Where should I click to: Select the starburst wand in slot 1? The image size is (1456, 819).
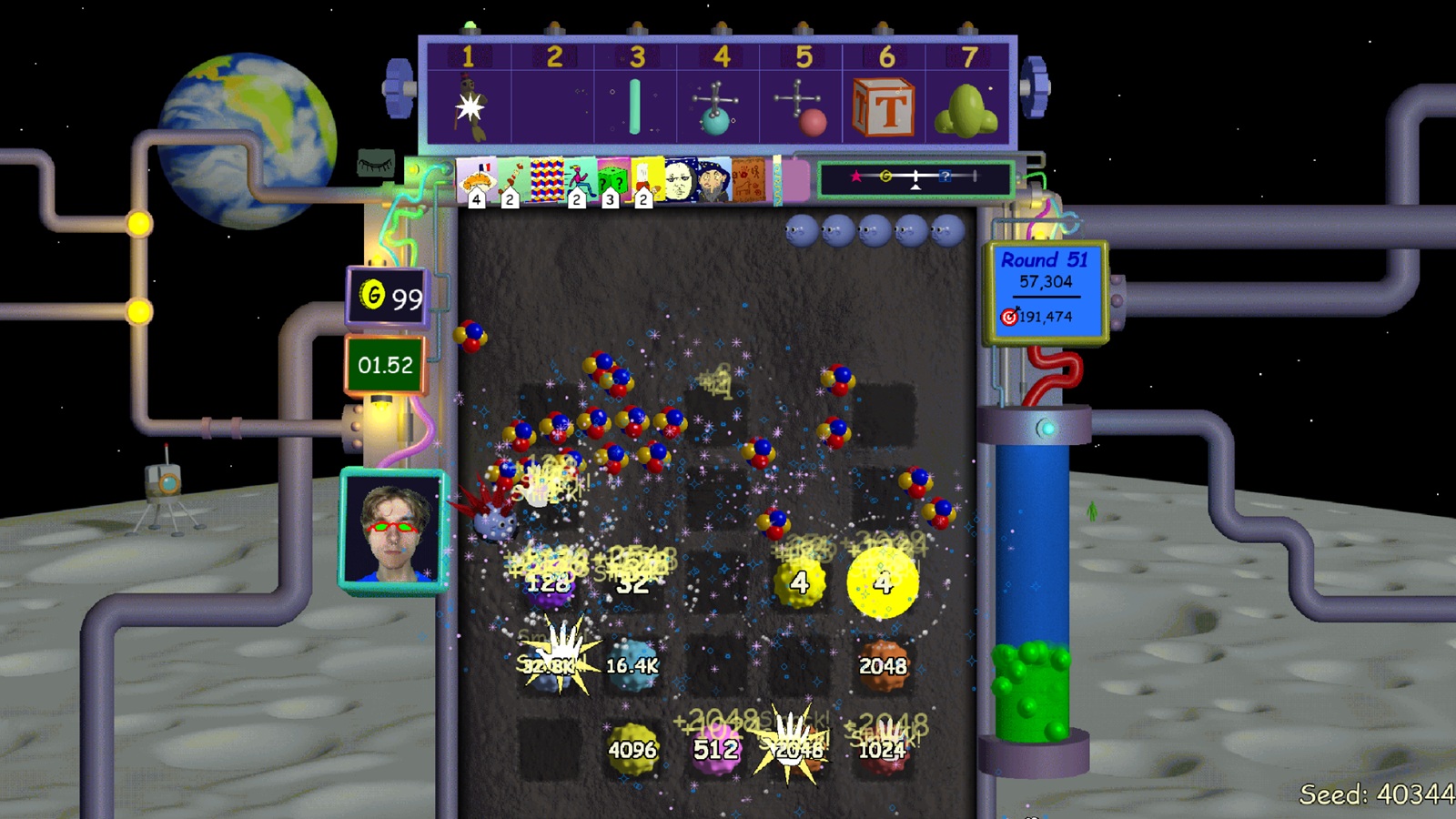click(x=468, y=107)
